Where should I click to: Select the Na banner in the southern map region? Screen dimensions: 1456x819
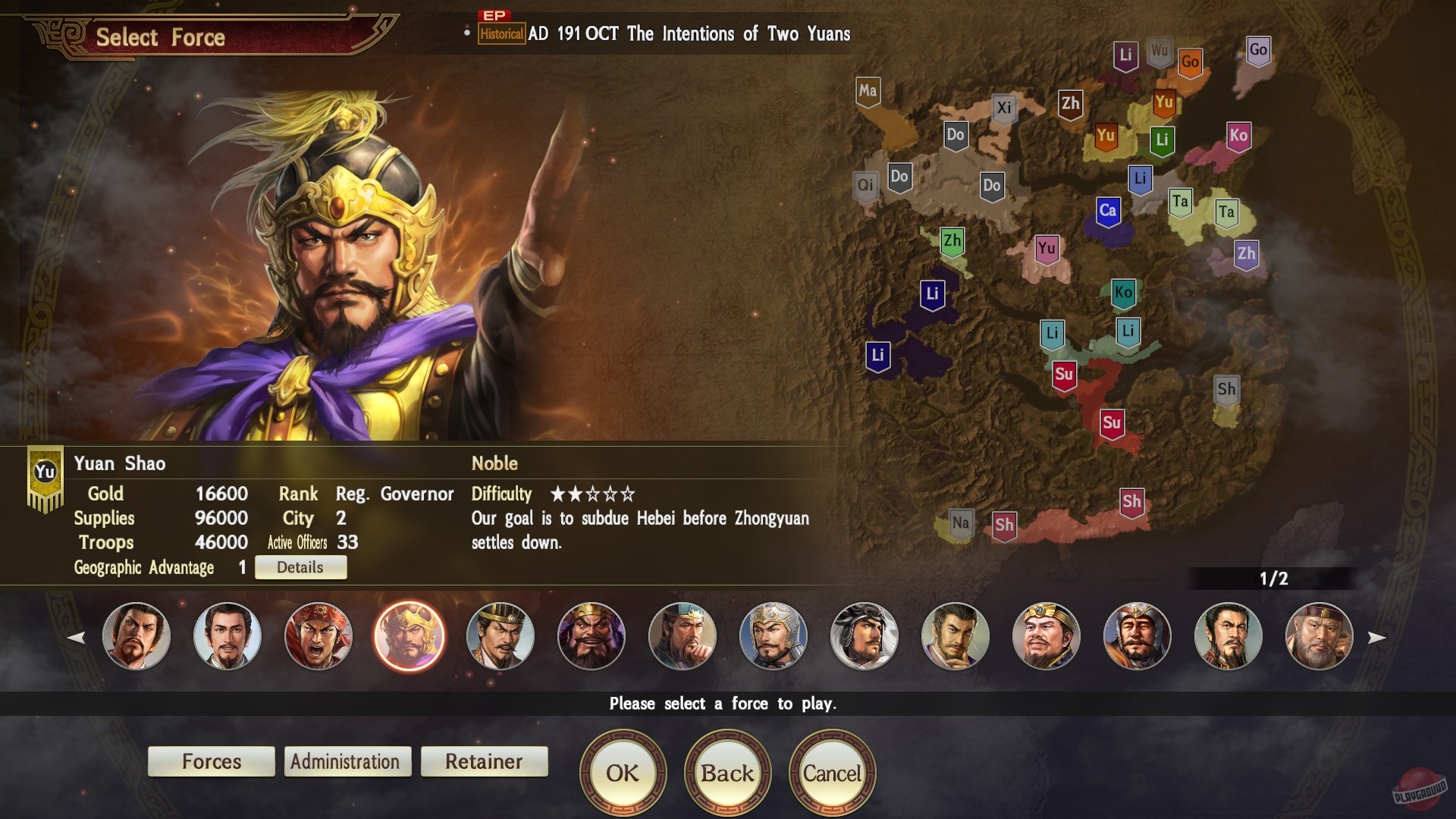pos(960,522)
